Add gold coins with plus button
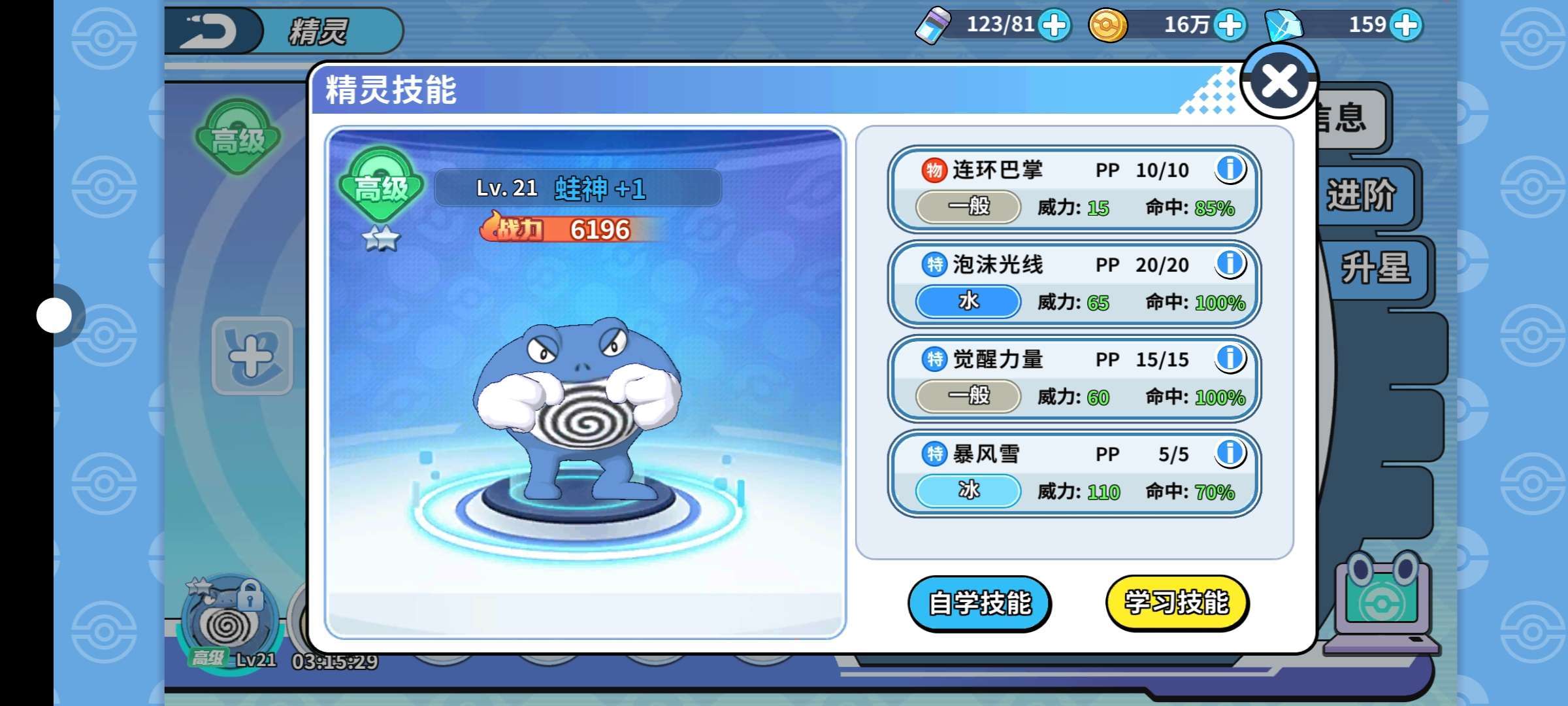The image size is (1568, 706). (x=1230, y=26)
